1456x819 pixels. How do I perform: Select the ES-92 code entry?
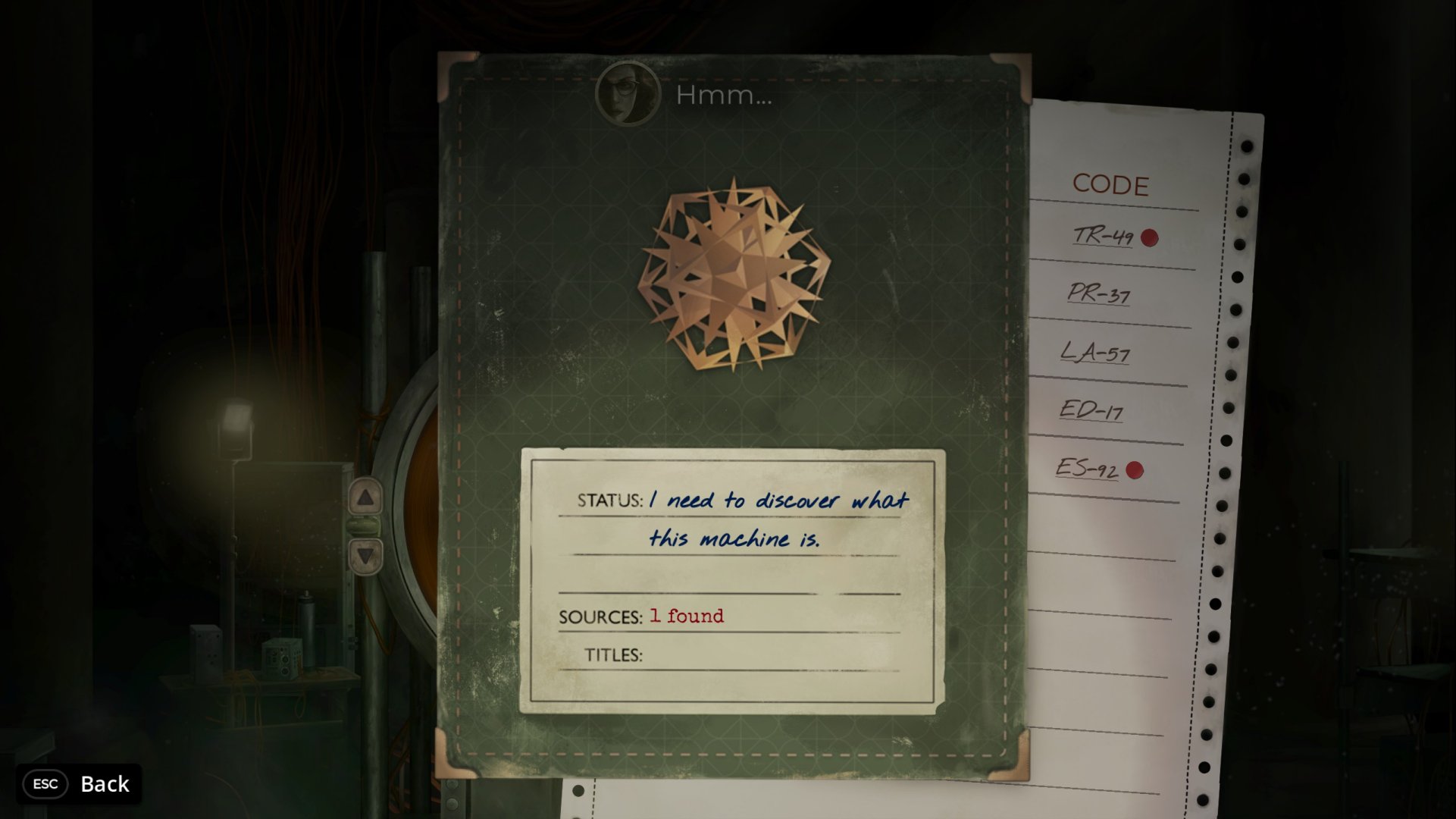(x=1087, y=469)
